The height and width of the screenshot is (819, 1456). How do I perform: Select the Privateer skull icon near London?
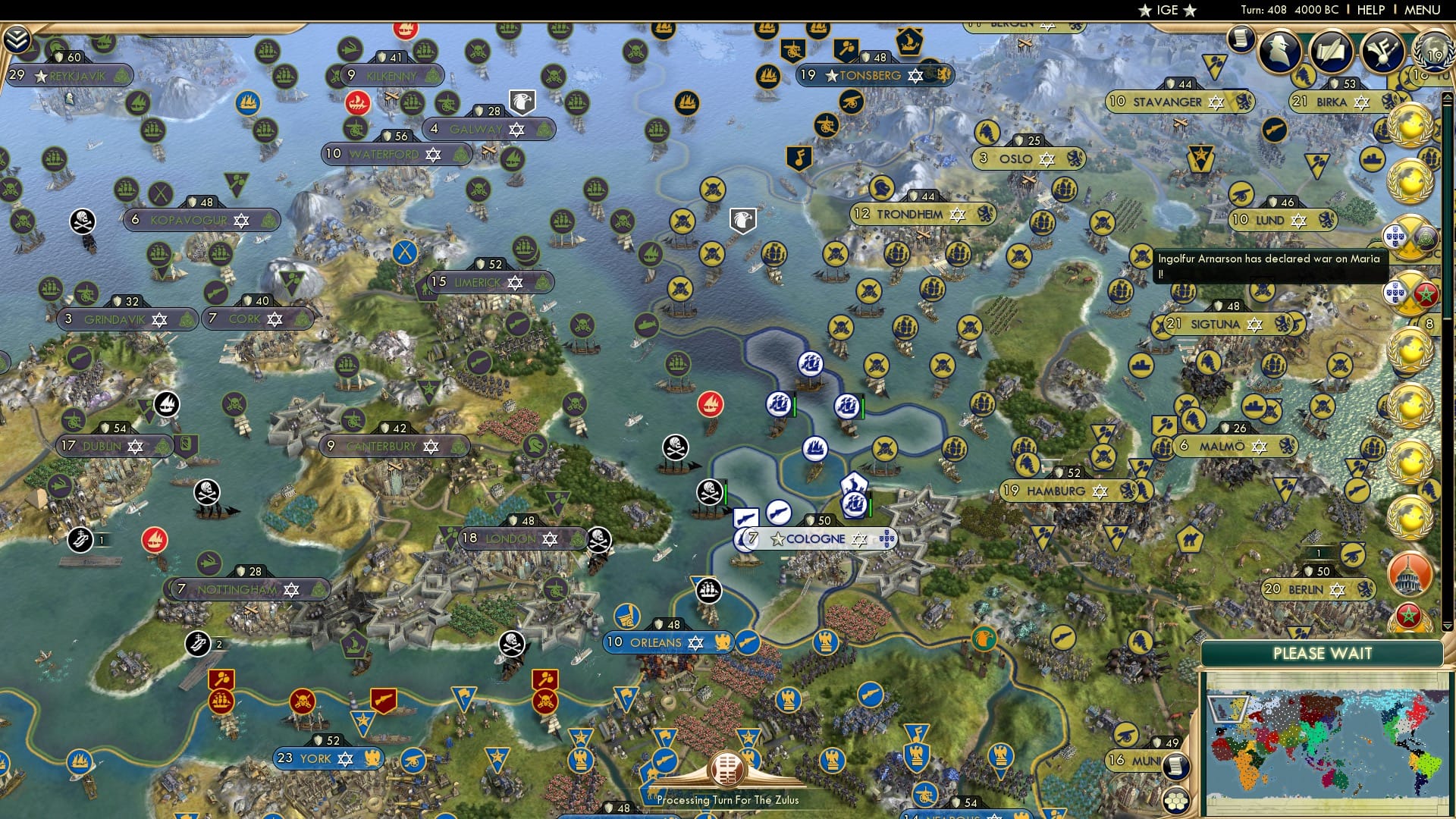601,538
